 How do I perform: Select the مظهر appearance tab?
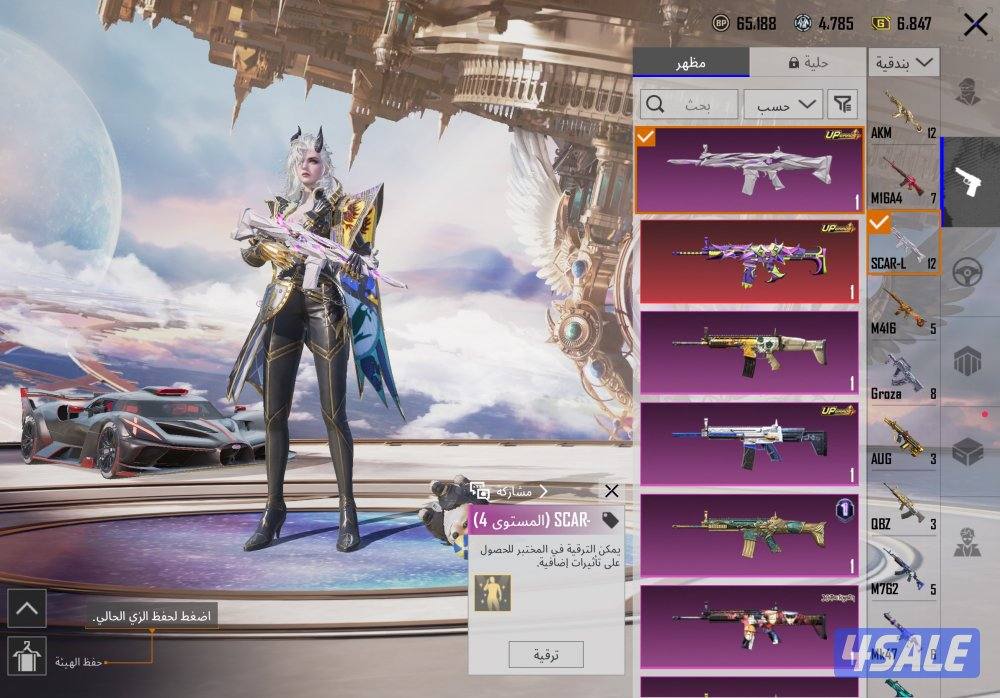click(691, 62)
